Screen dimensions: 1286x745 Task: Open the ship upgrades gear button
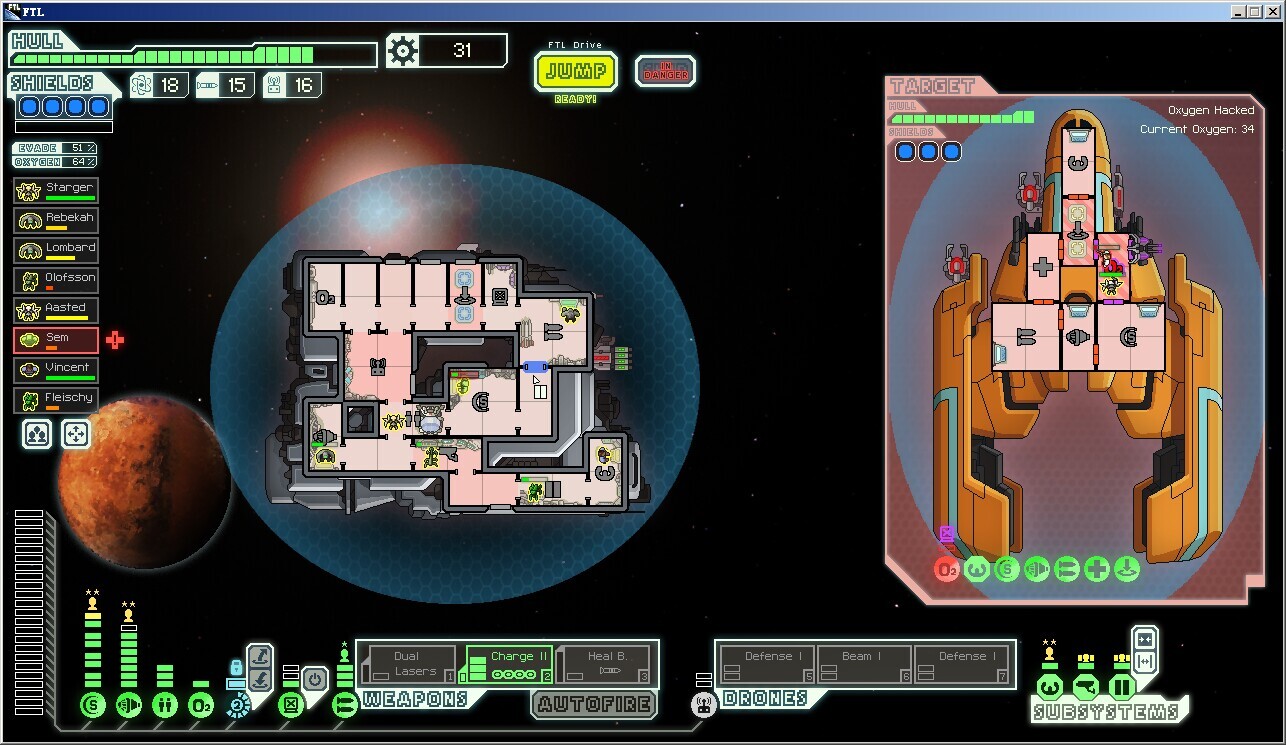pyautogui.click(x=402, y=51)
